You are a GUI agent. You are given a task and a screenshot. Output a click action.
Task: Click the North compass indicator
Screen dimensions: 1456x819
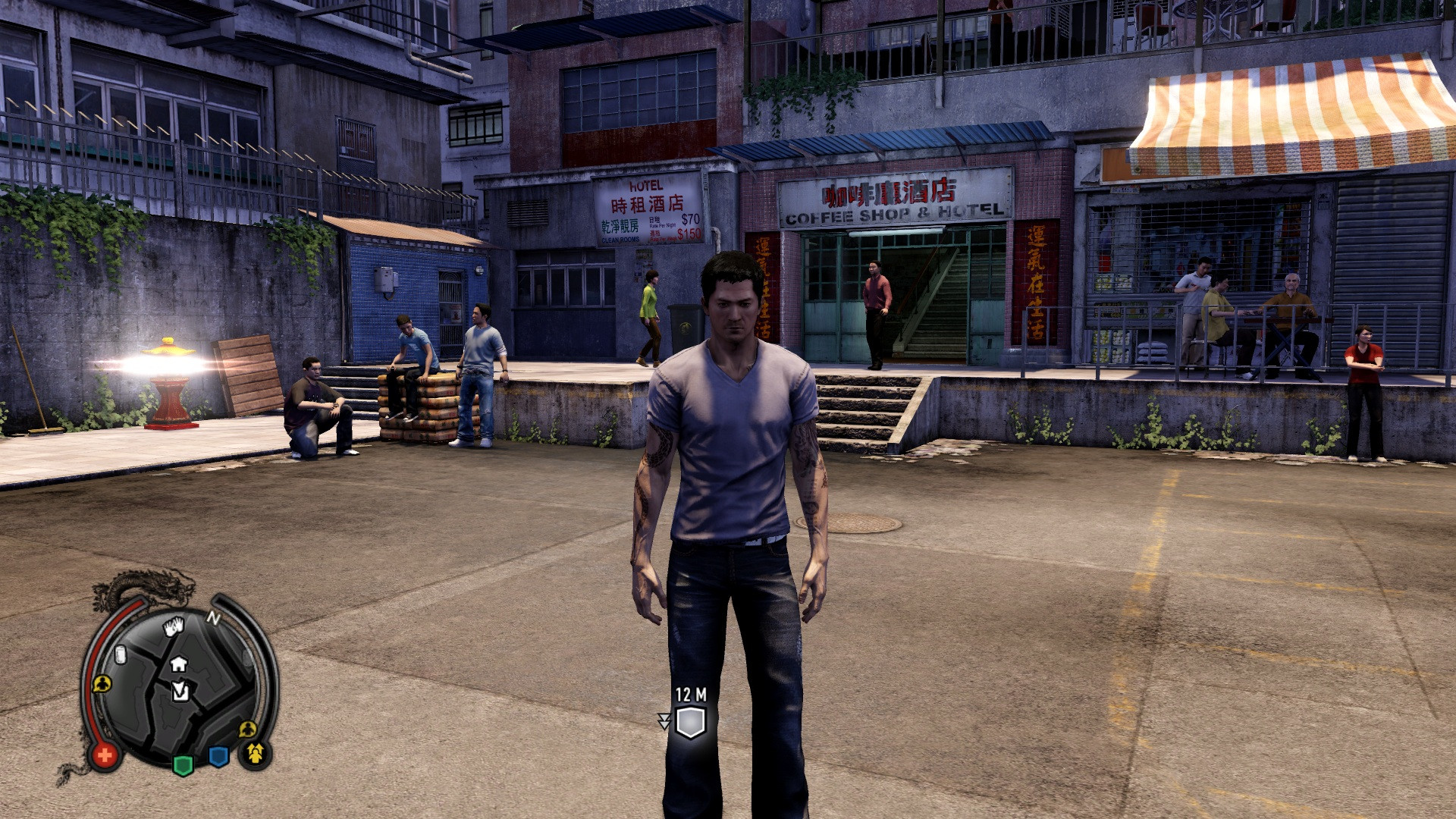click(x=213, y=619)
